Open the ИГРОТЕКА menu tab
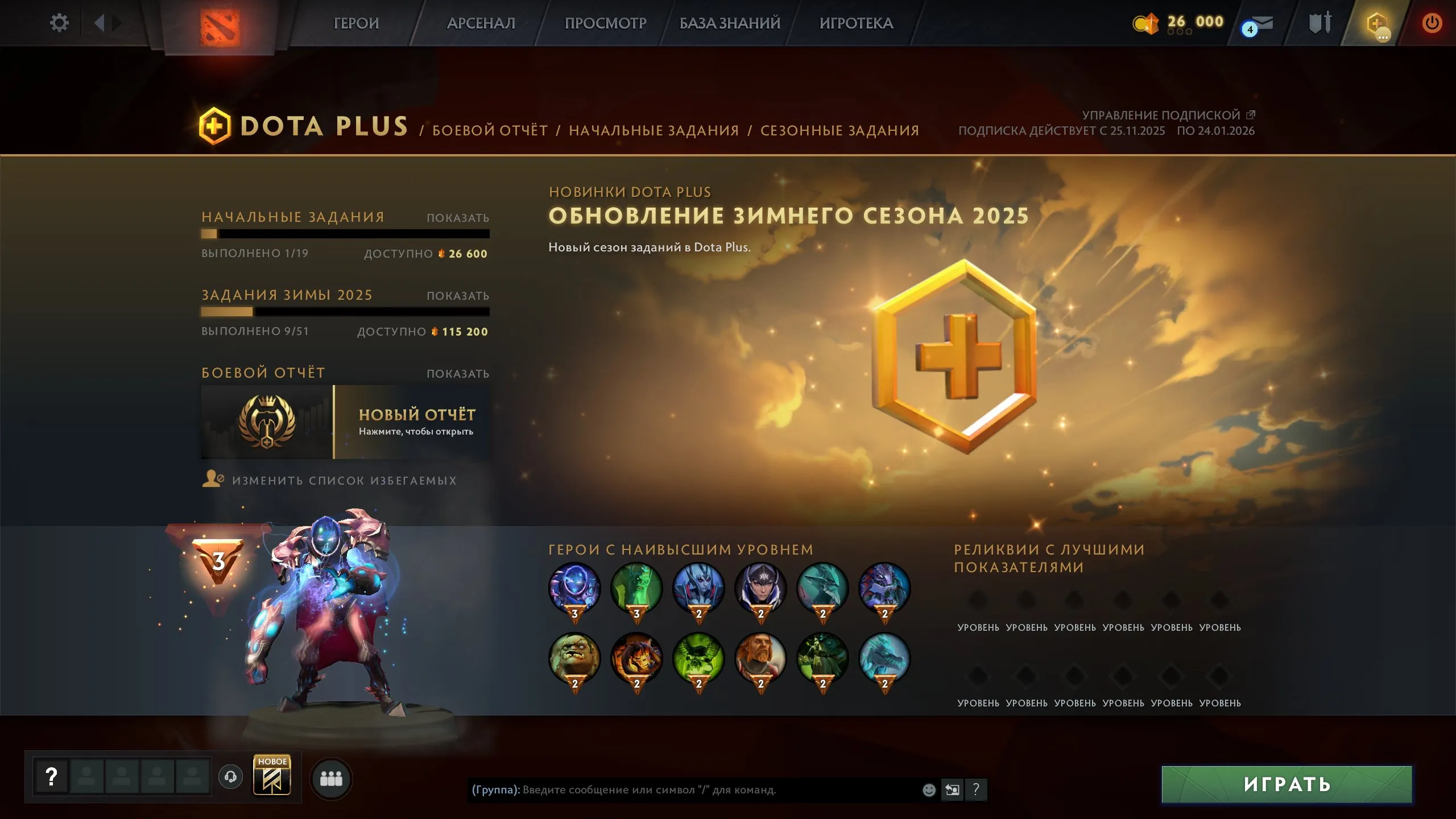 click(856, 23)
